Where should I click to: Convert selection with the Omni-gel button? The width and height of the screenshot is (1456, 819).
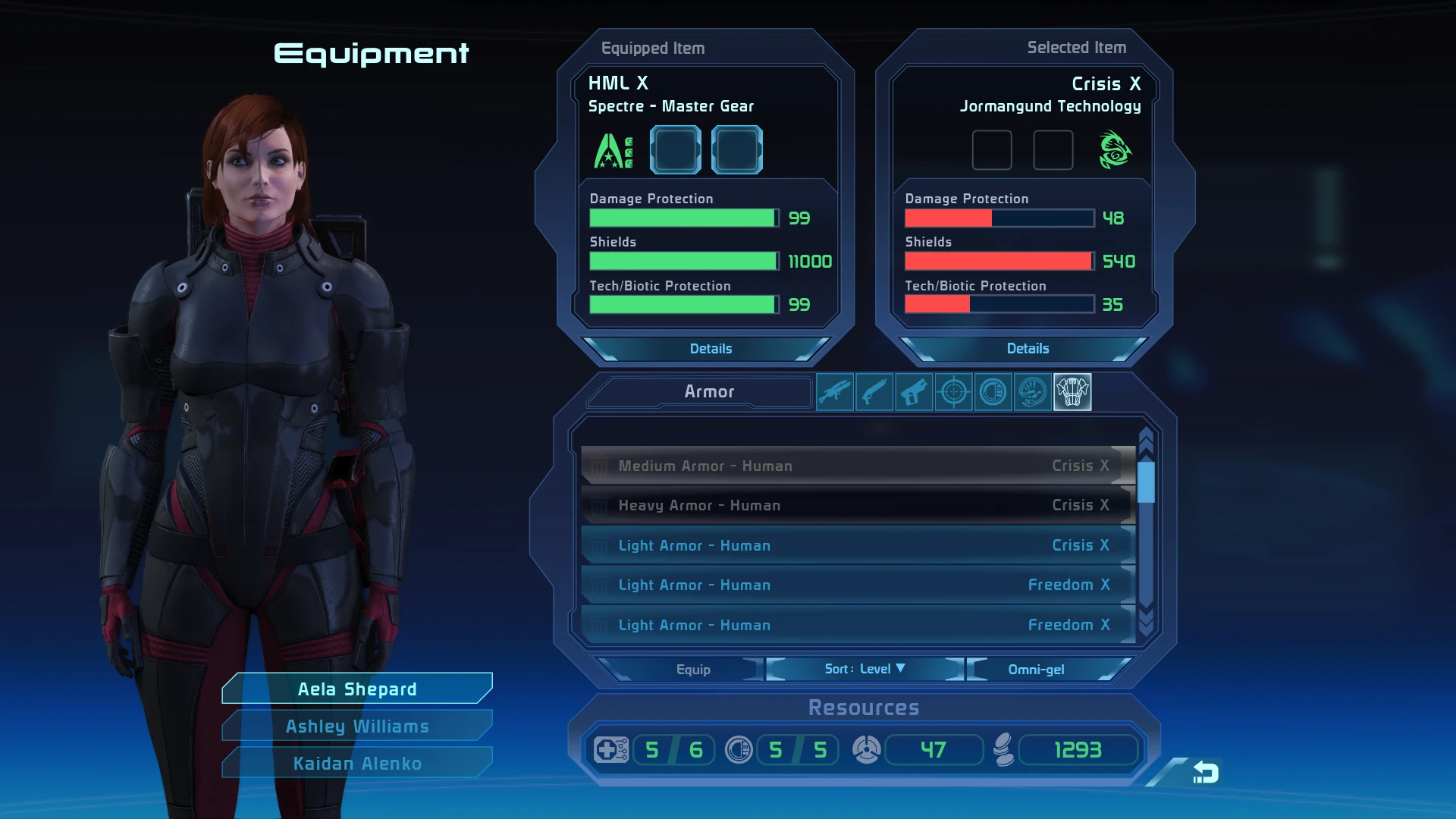tap(1036, 669)
